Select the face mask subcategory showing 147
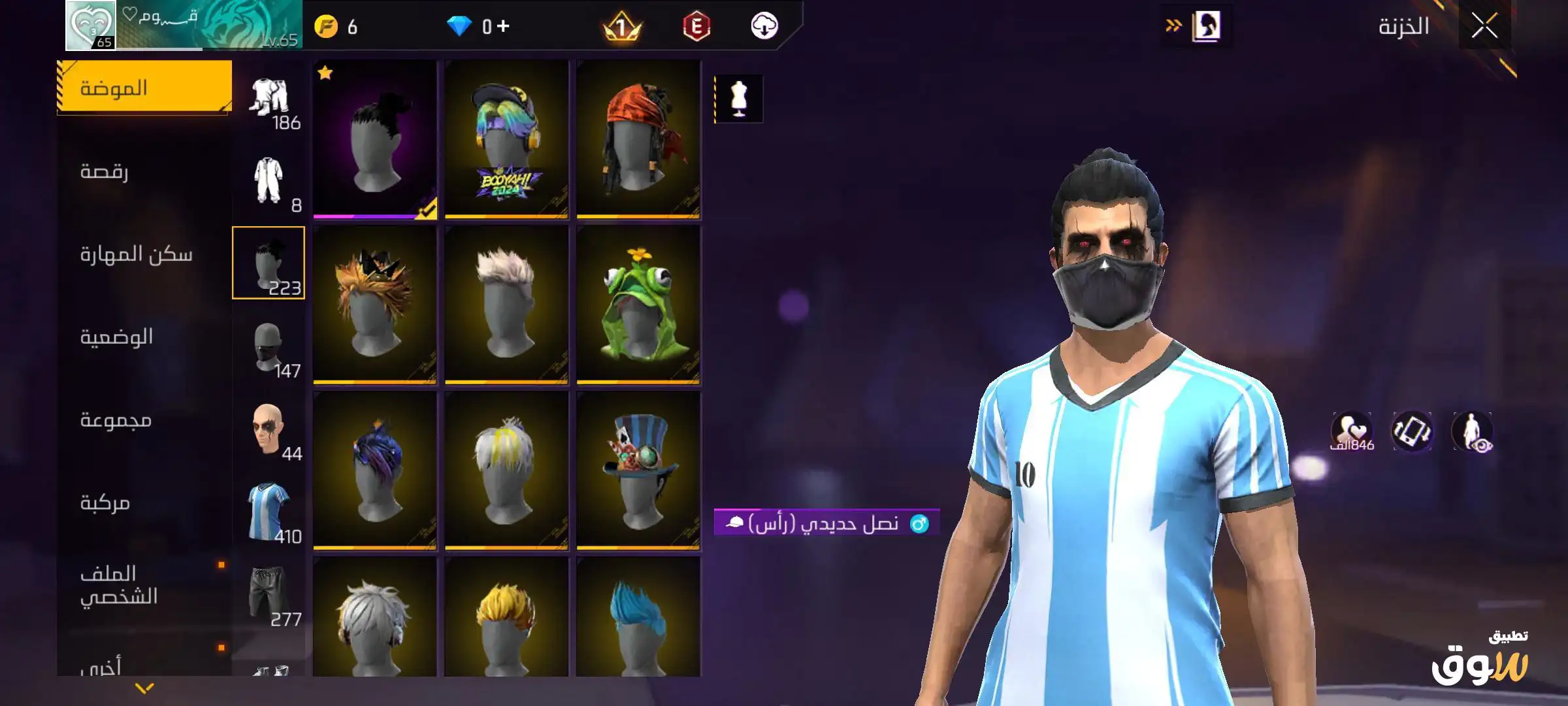Image resolution: width=1568 pixels, height=706 pixels. click(269, 350)
